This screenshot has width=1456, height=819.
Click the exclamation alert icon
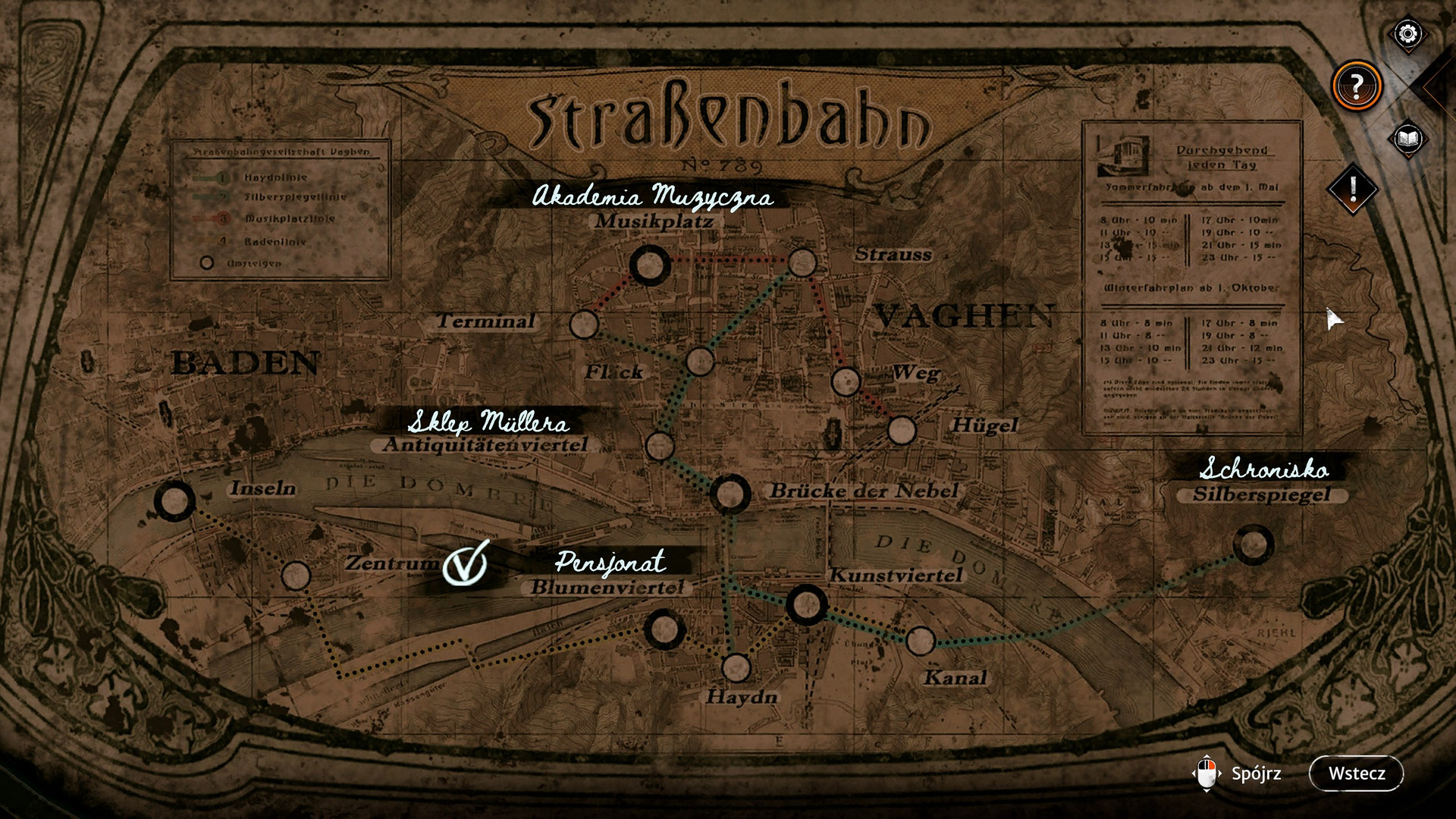[1351, 190]
